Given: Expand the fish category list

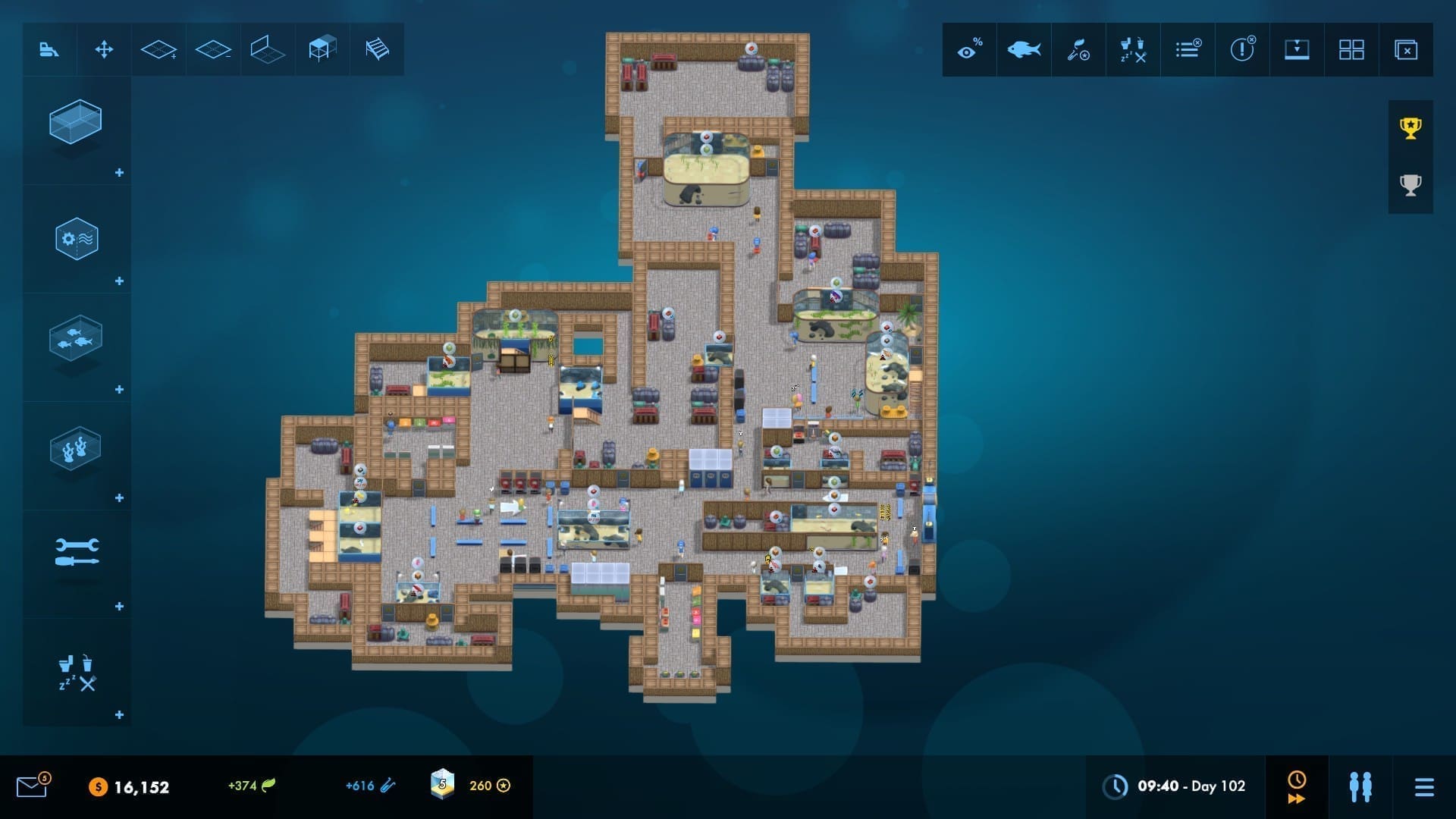Looking at the screenshot, I should (118, 389).
